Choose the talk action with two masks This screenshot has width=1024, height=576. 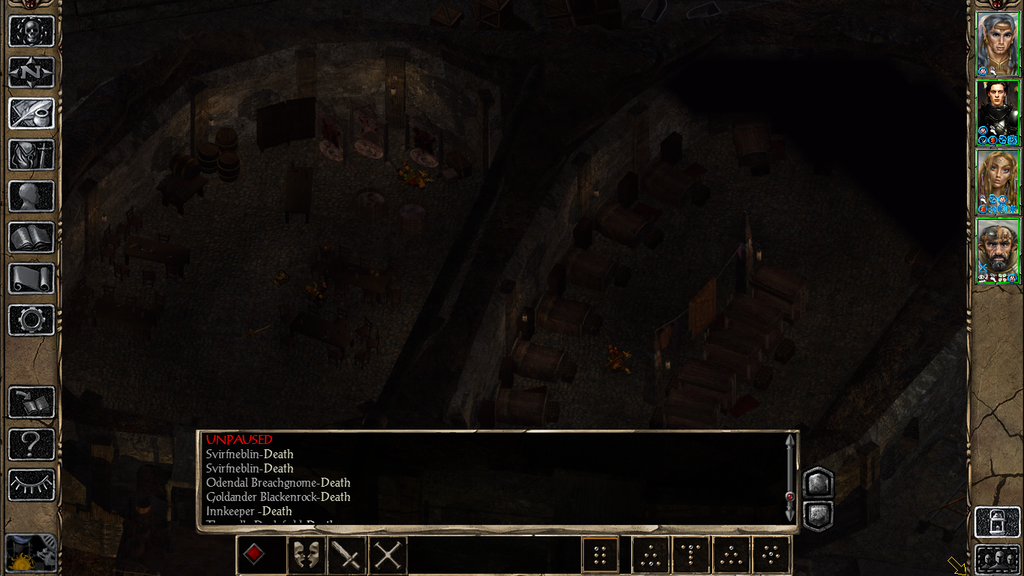click(x=306, y=555)
